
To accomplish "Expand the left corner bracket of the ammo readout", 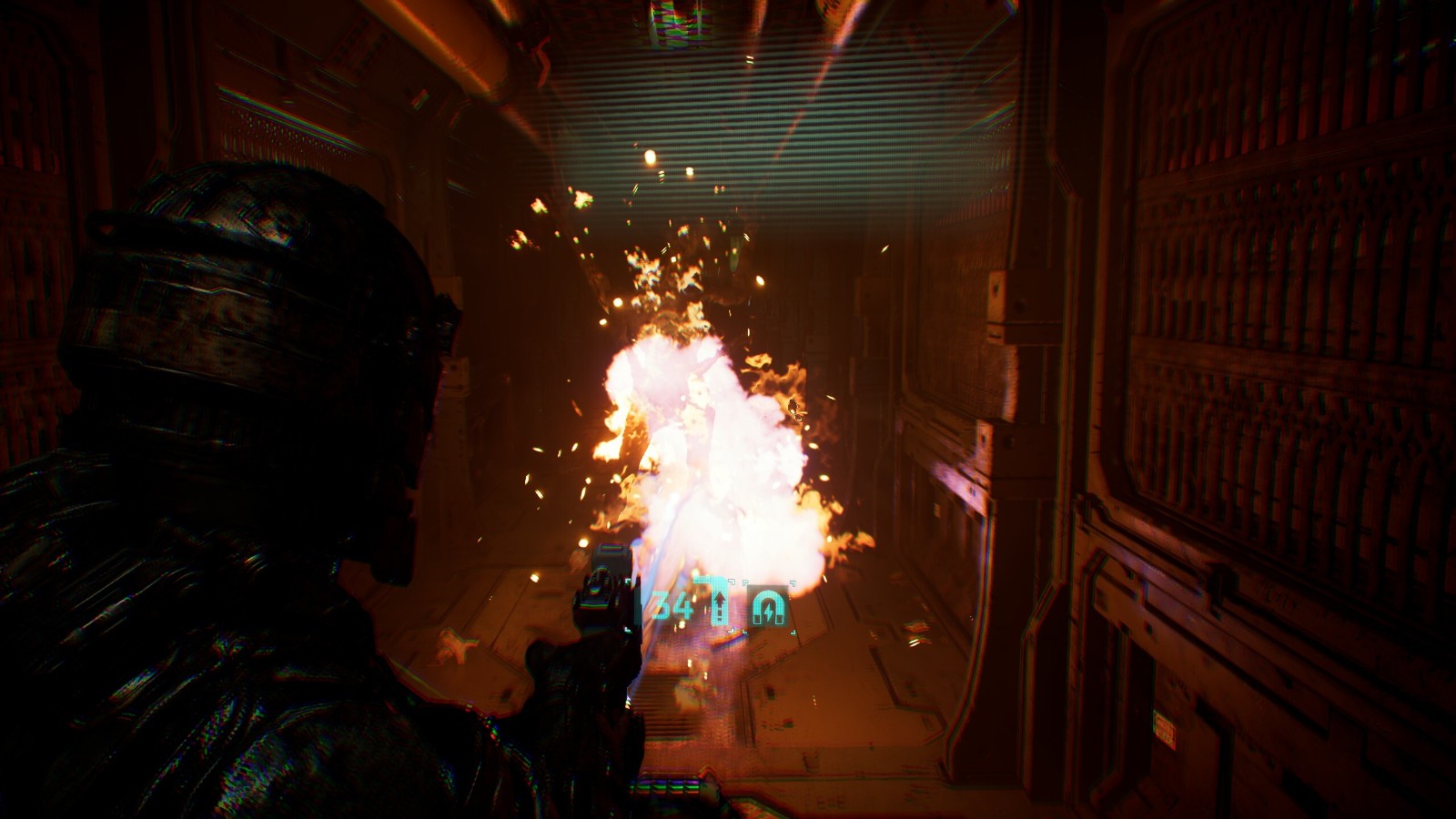I will 627,581.
